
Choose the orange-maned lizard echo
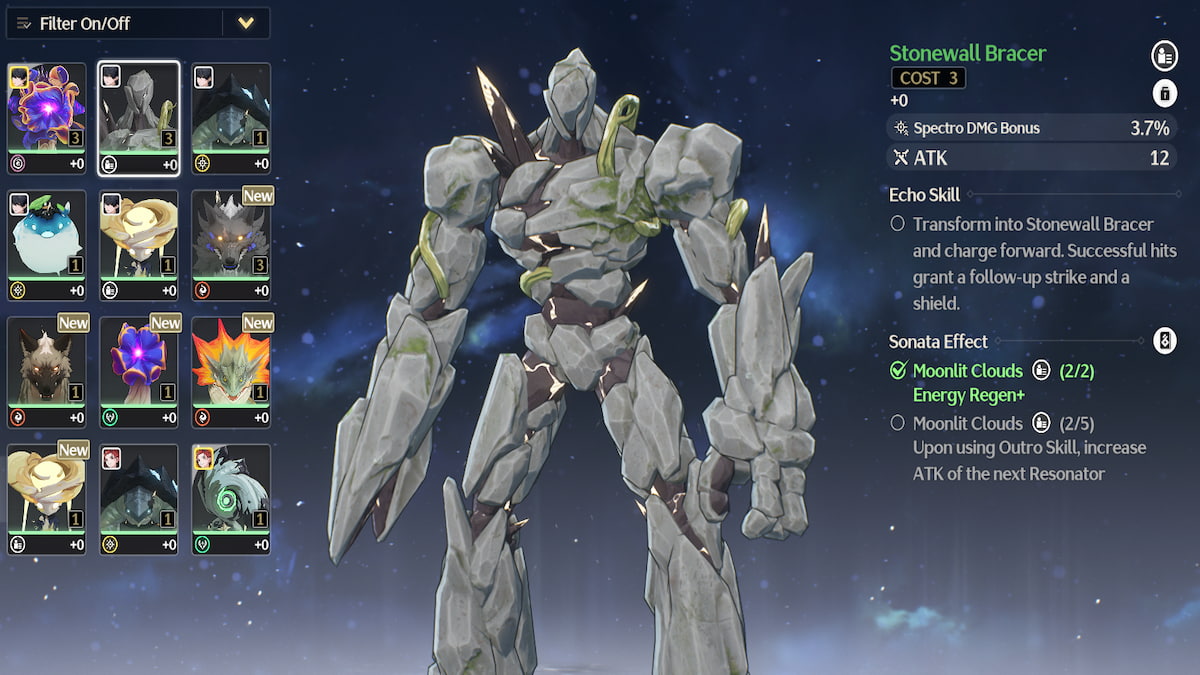(x=231, y=372)
